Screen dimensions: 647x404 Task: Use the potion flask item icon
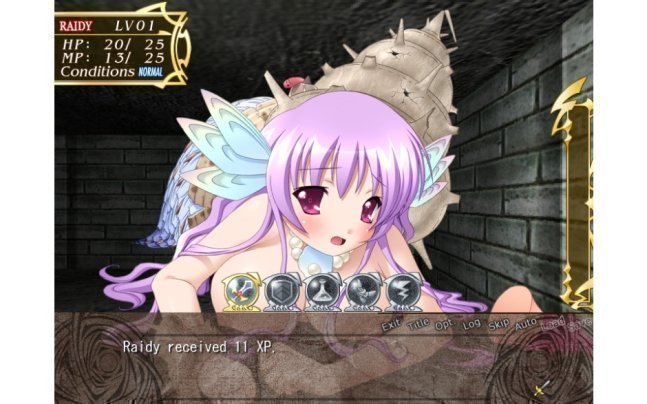coord(321,290)
